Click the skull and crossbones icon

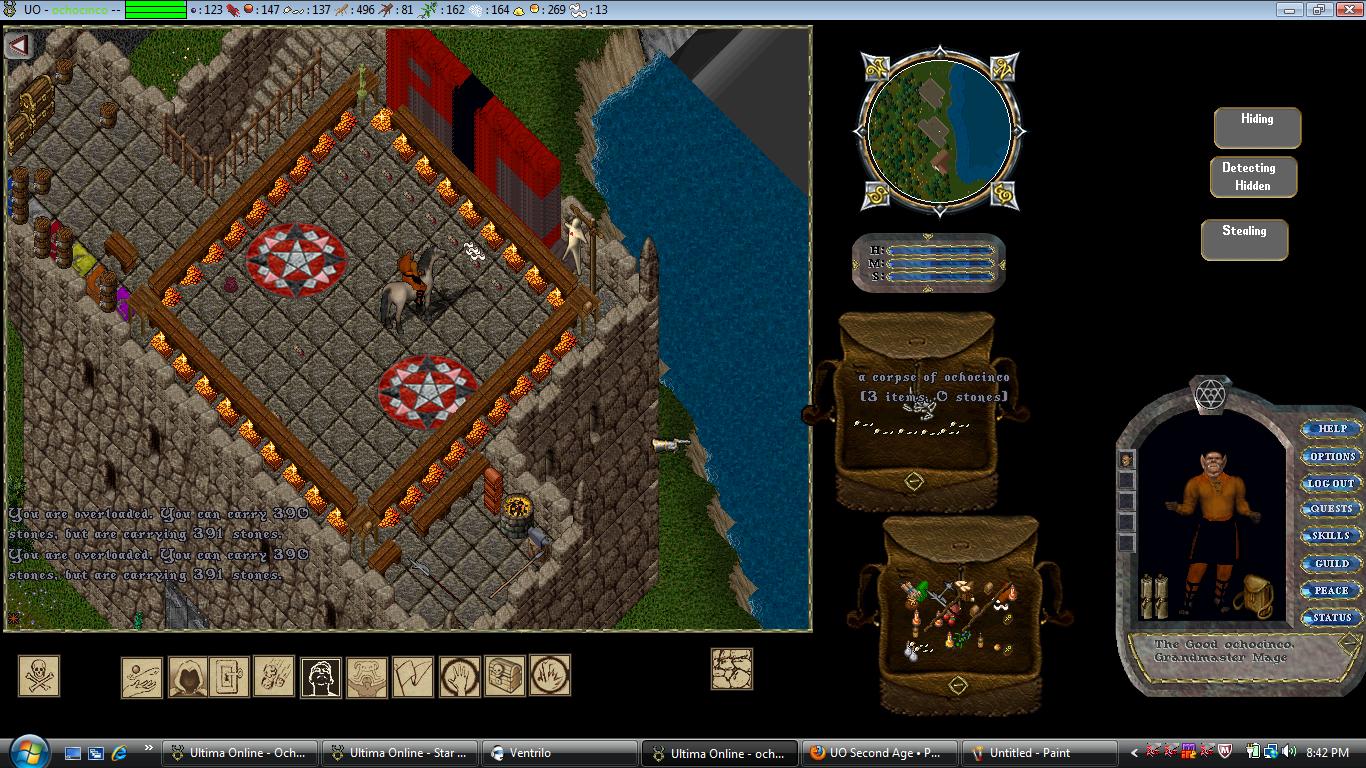(39, 676)
